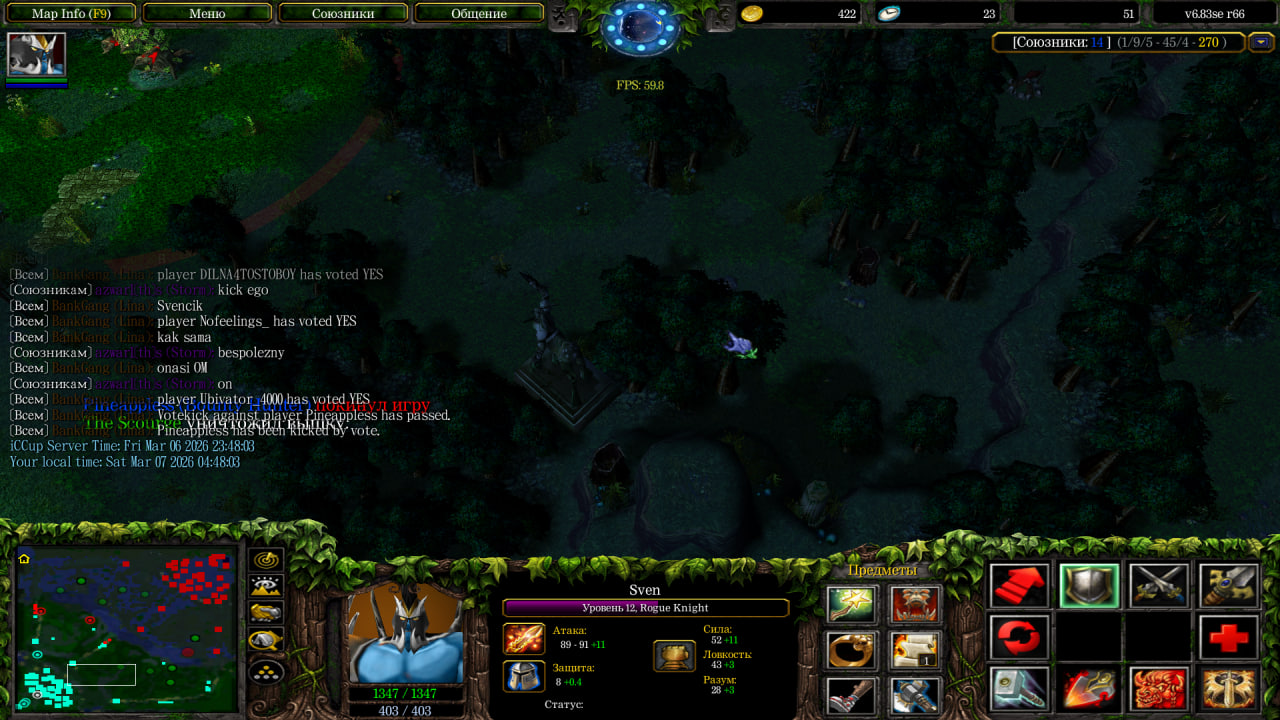Select the hammer item in the inventory

point(915,695)
